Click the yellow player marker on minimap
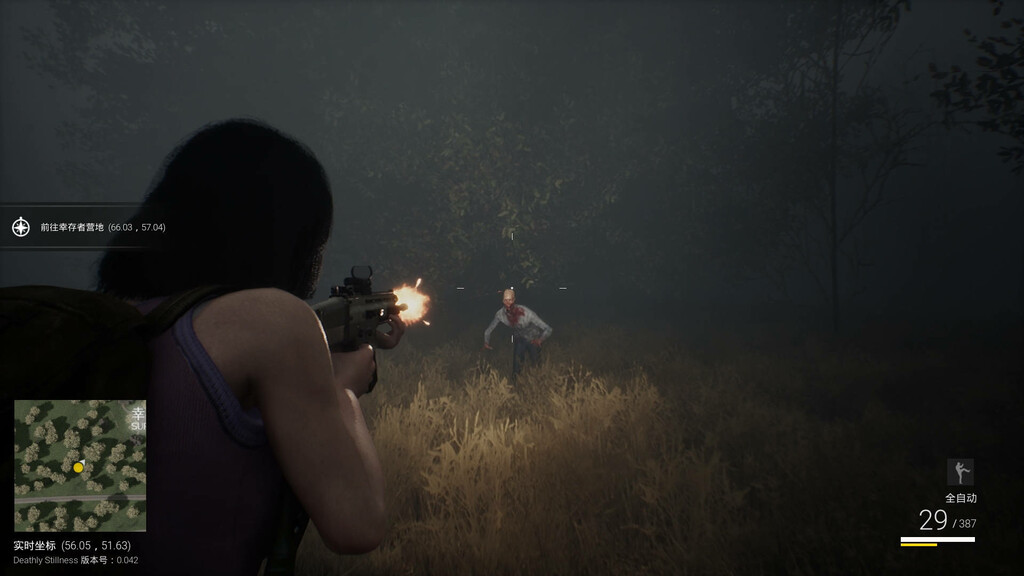Image resolution: width=1024 pixels, height=576 pixels. coord(78,467)
